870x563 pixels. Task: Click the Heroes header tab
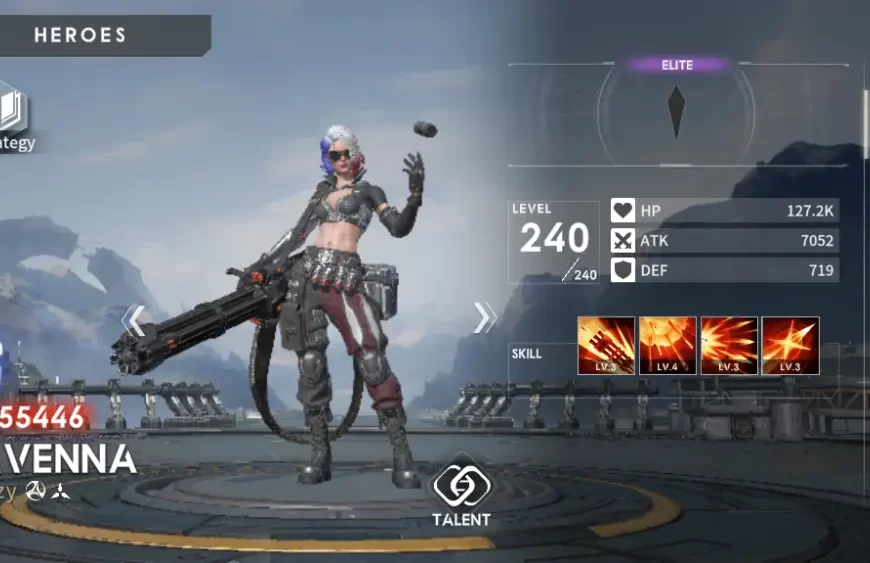click(81, 35)
